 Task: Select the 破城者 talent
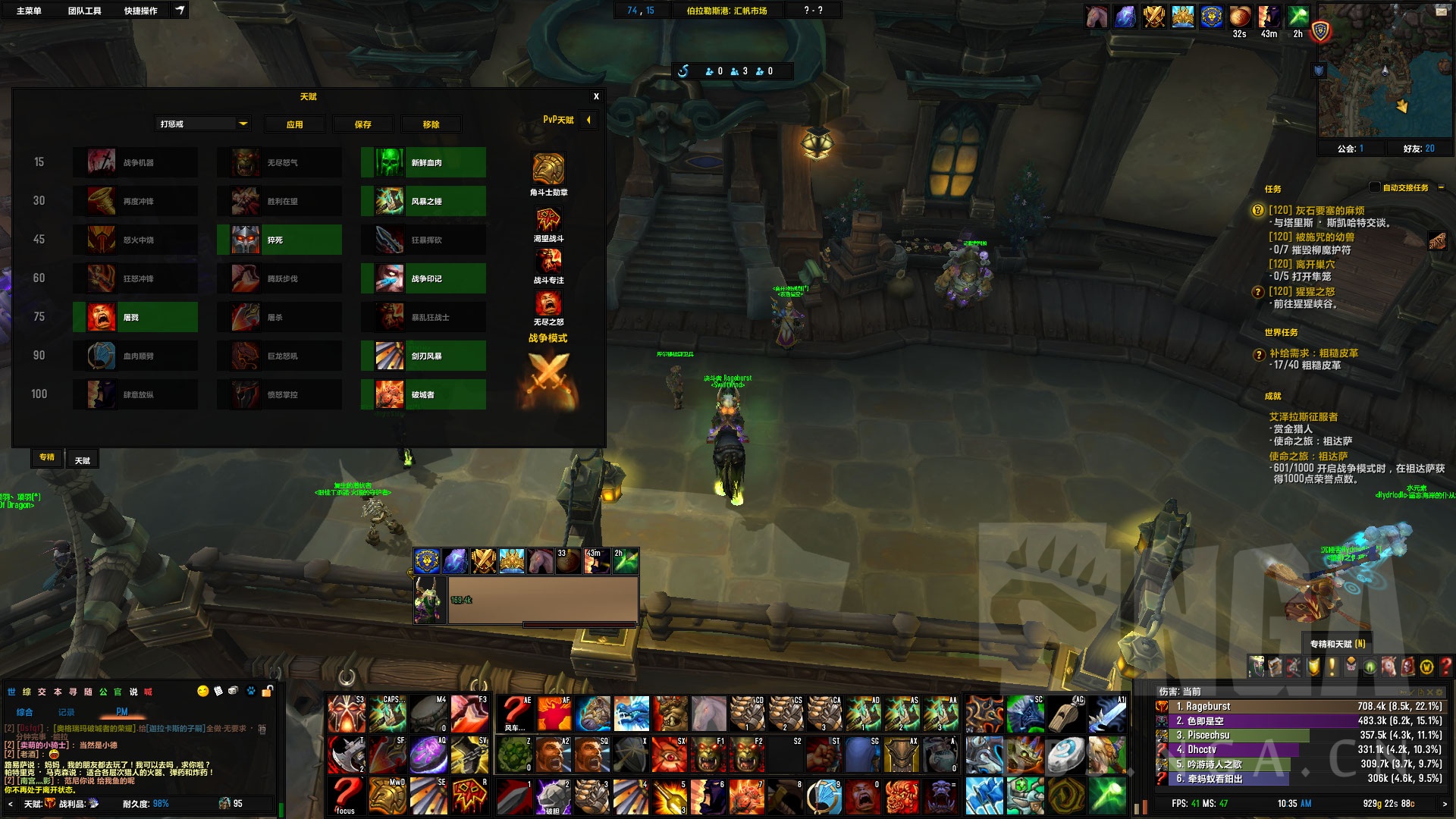(423, 394)
